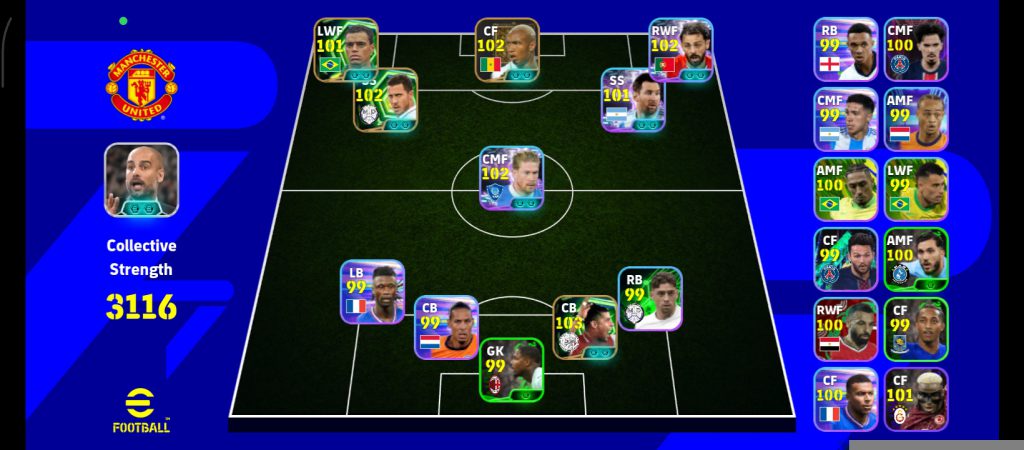Choose the substitute CMF 100 PSG card

click(x=915, y=49)
